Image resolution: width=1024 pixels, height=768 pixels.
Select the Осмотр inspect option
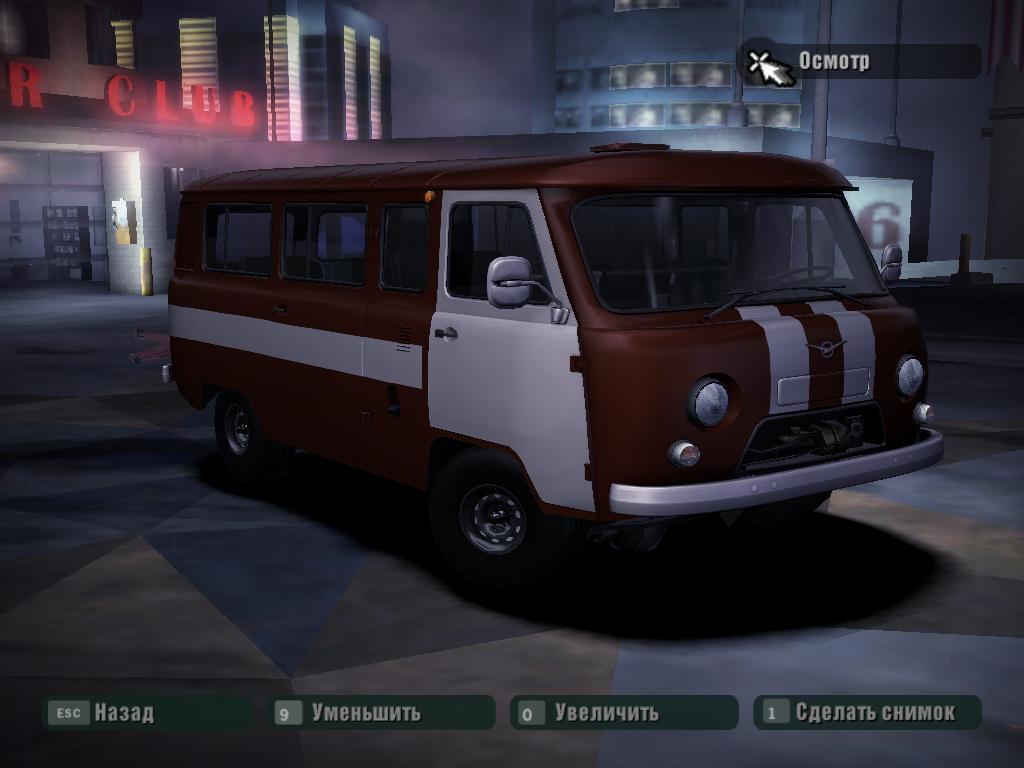[x=833, y=61]
